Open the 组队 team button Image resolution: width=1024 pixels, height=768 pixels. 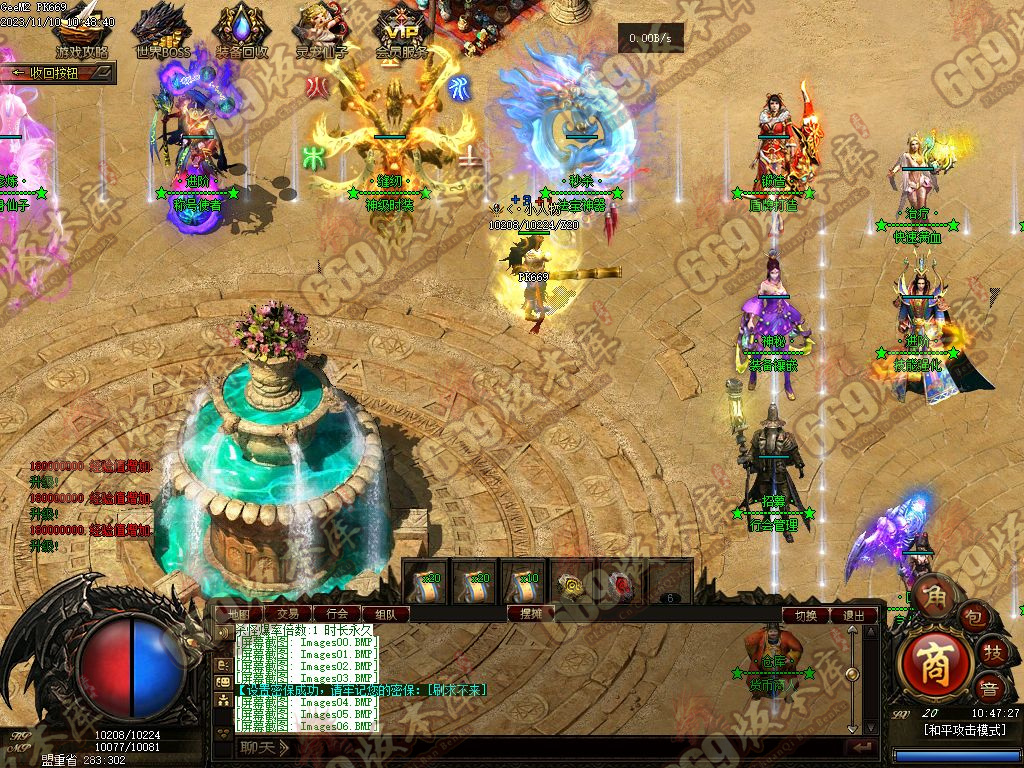point(385,613)
